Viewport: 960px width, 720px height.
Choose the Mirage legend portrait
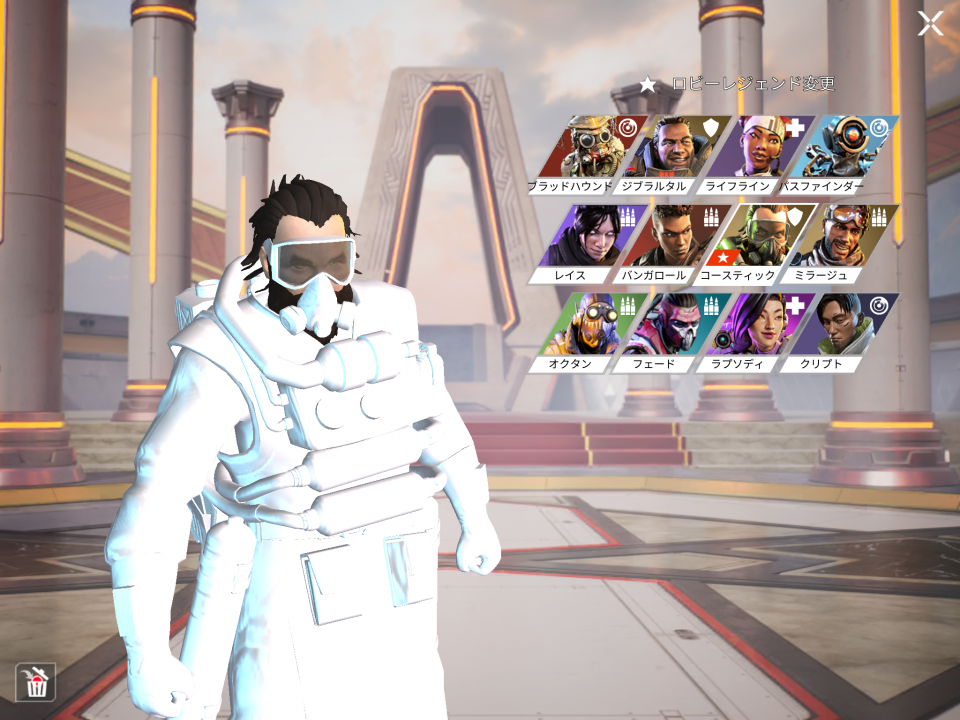(848, 240)
